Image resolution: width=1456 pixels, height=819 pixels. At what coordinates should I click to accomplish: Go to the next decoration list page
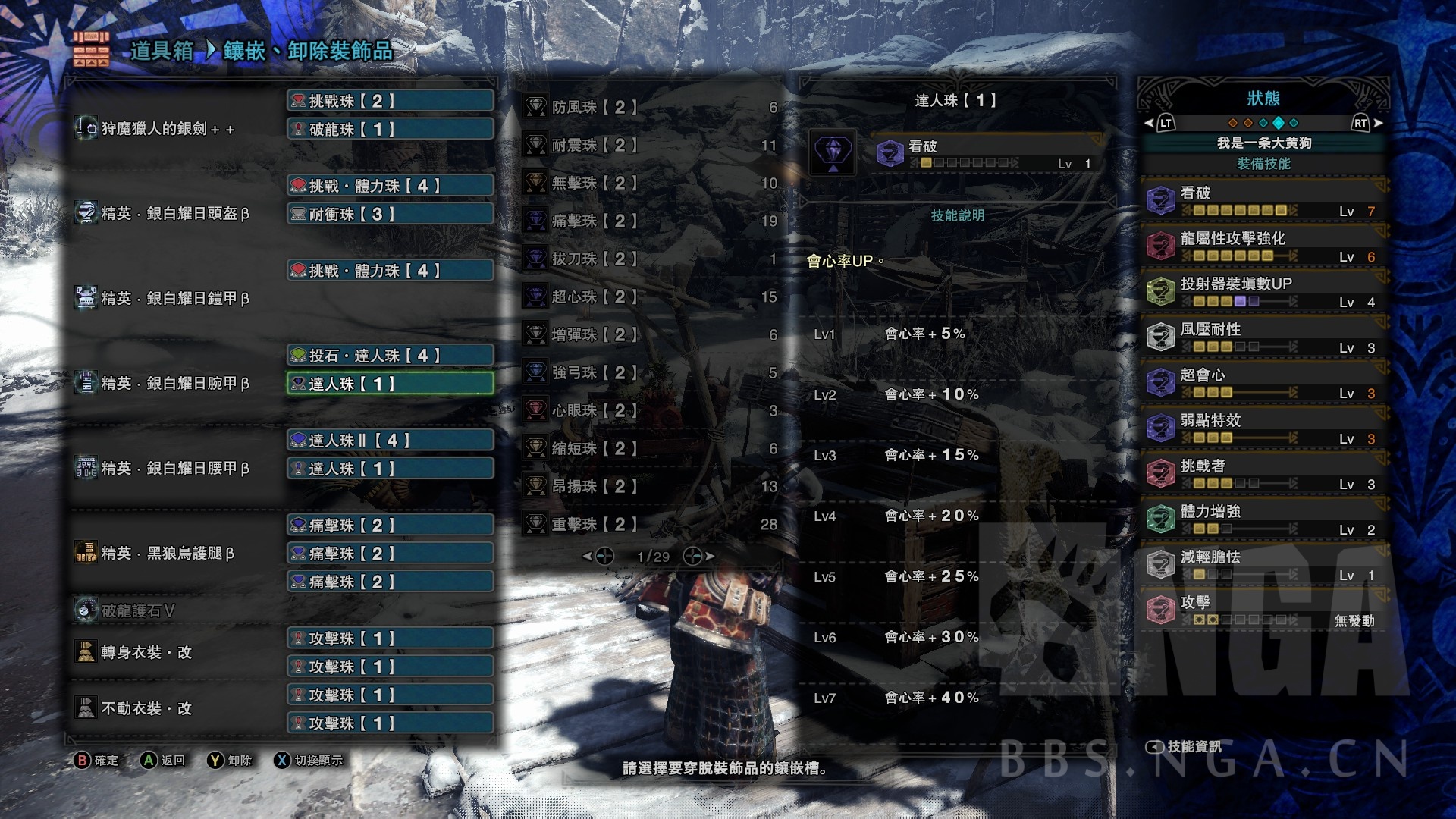pos(698,557)
